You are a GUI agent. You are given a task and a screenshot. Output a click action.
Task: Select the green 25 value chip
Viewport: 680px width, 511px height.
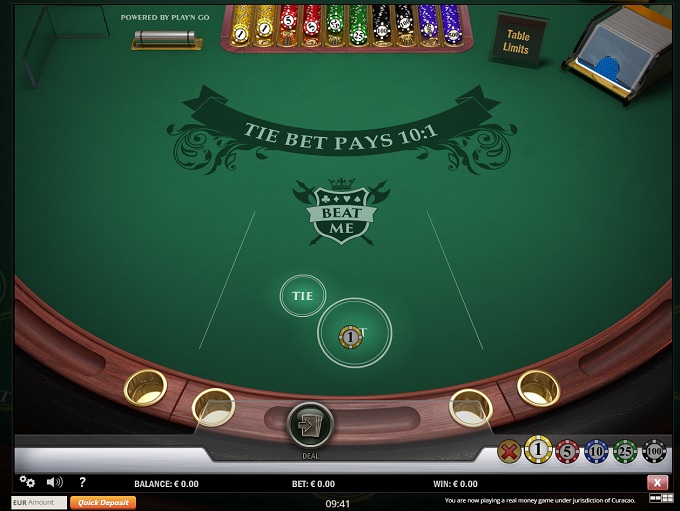click(x=625, y=452)
